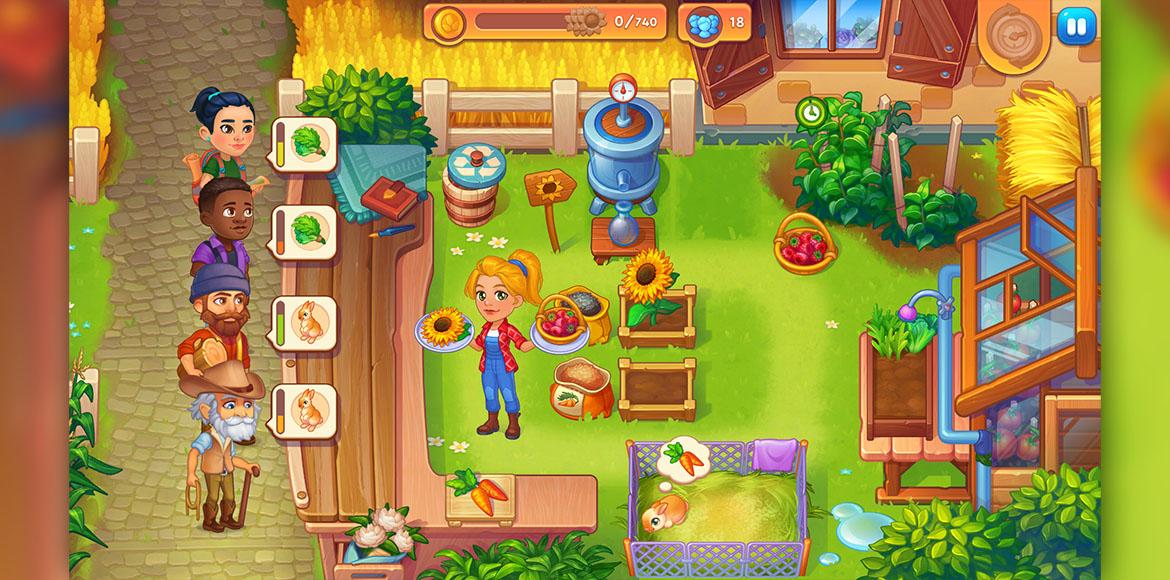The image size is (1170, 580).
Task: Select the sunflower plate the farmer holds
Action: 445,328
